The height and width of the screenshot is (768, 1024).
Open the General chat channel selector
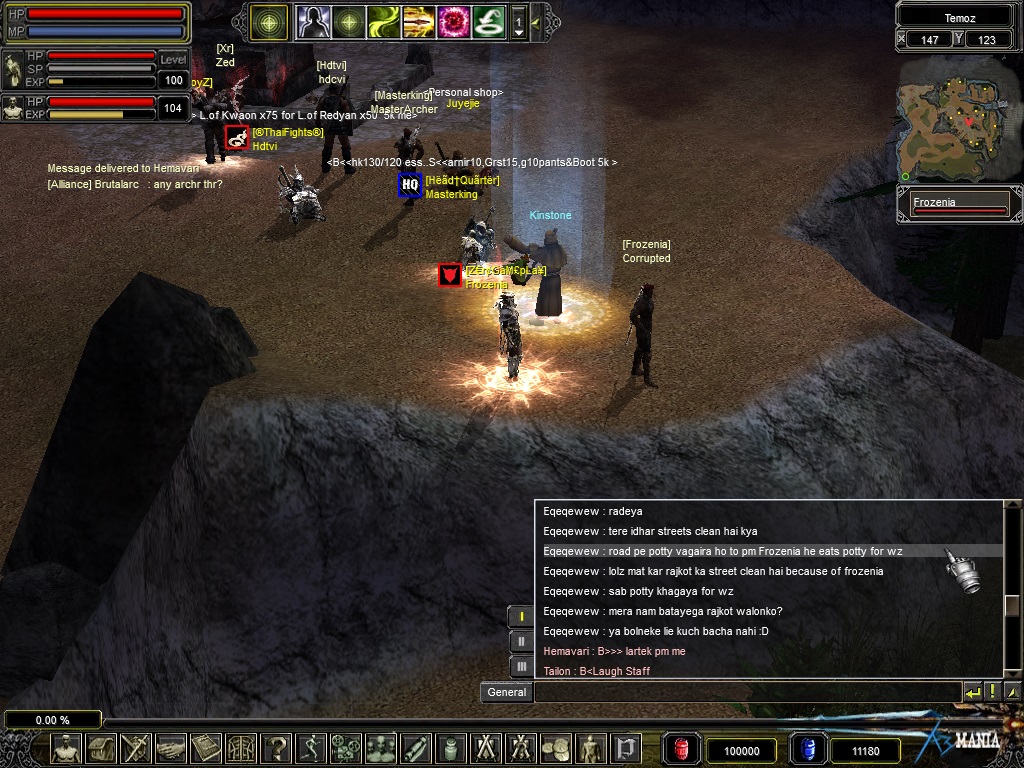[506, 692]
